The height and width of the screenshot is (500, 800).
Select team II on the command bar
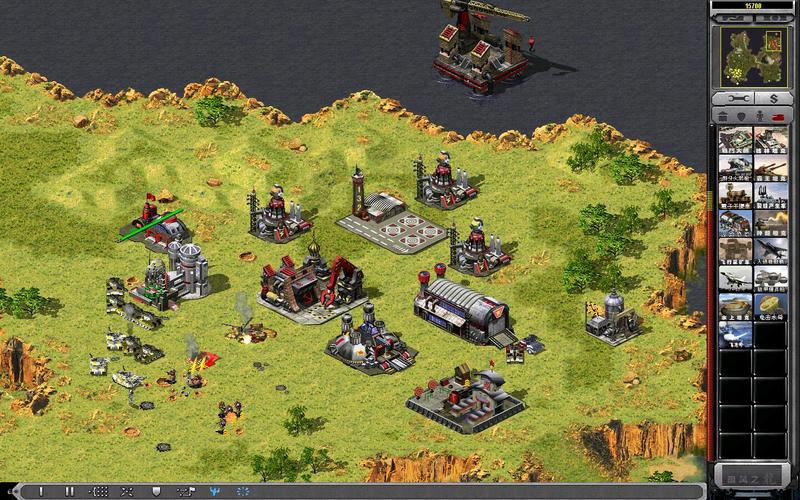pos(69,492)
